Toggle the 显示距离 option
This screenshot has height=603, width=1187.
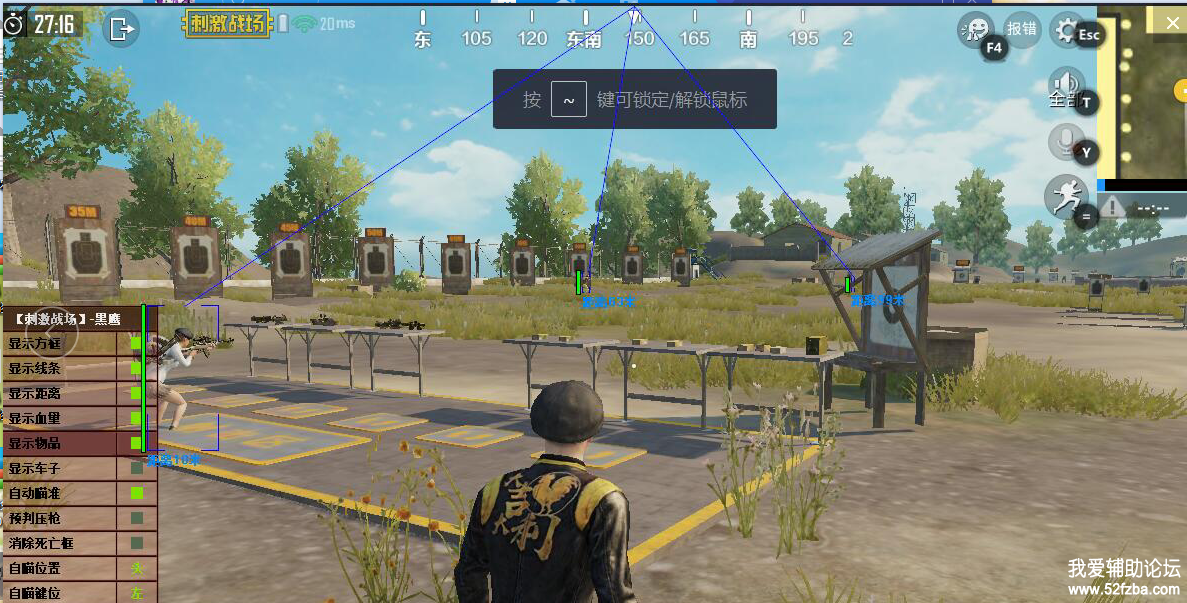coord(136,393)
